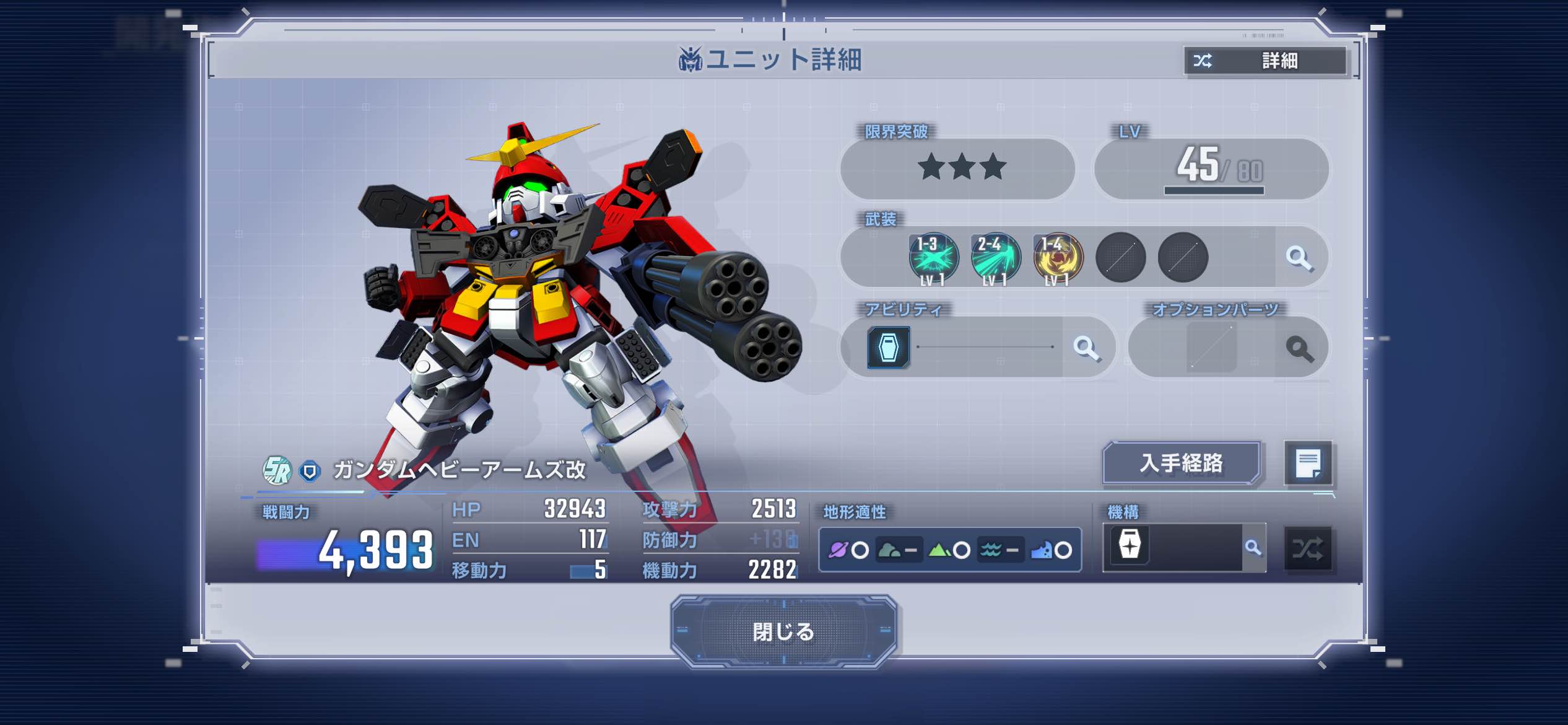Click the LV 45/80 level panel
The height and width of the screenshot is (725, 1568).
(x=1211, y=169)
